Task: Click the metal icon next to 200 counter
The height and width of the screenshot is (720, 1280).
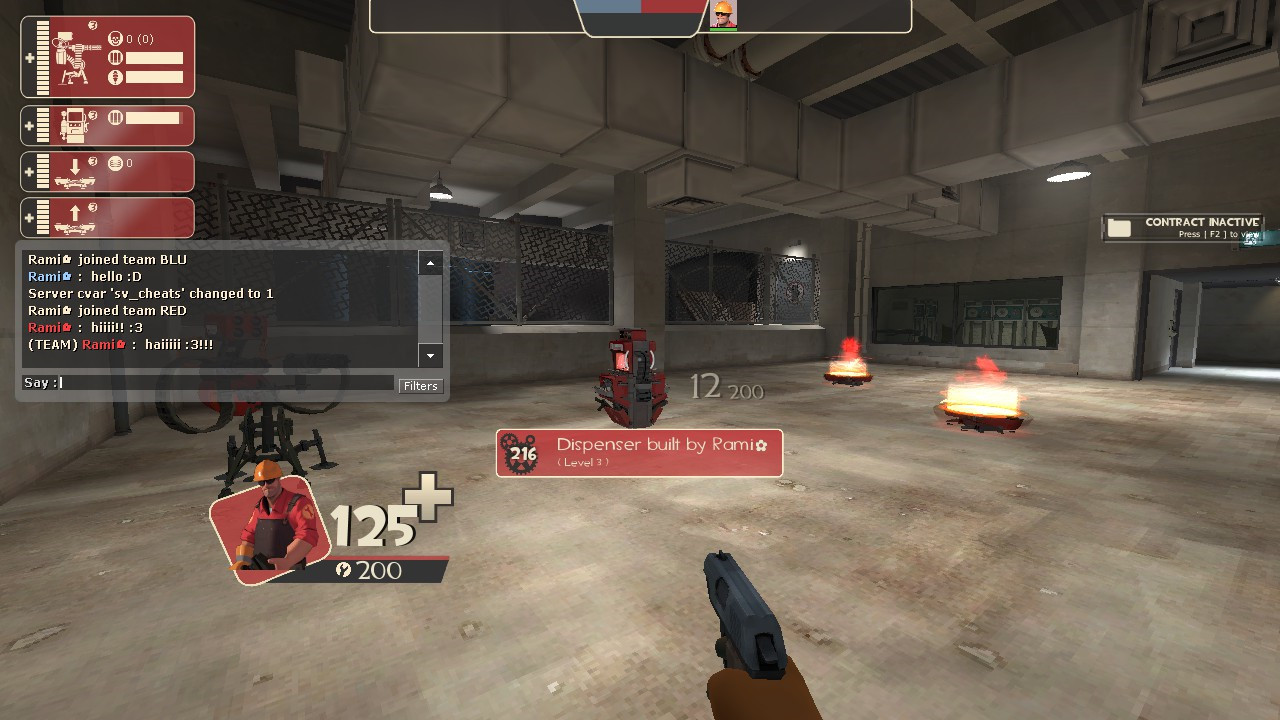Action: pos(345,571)
